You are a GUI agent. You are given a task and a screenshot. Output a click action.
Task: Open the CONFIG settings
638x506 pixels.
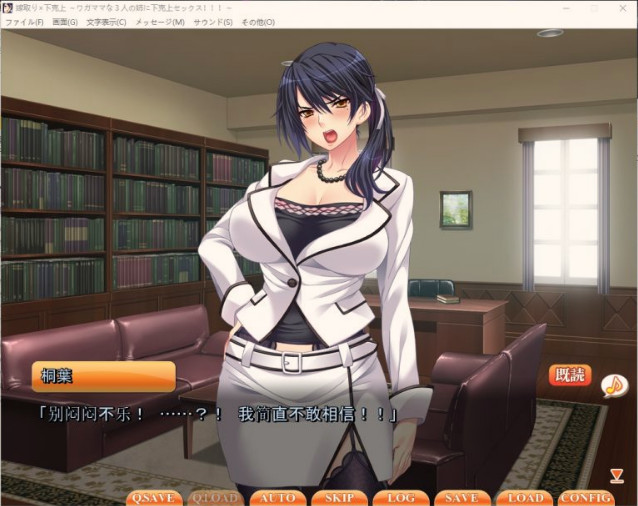586,497
